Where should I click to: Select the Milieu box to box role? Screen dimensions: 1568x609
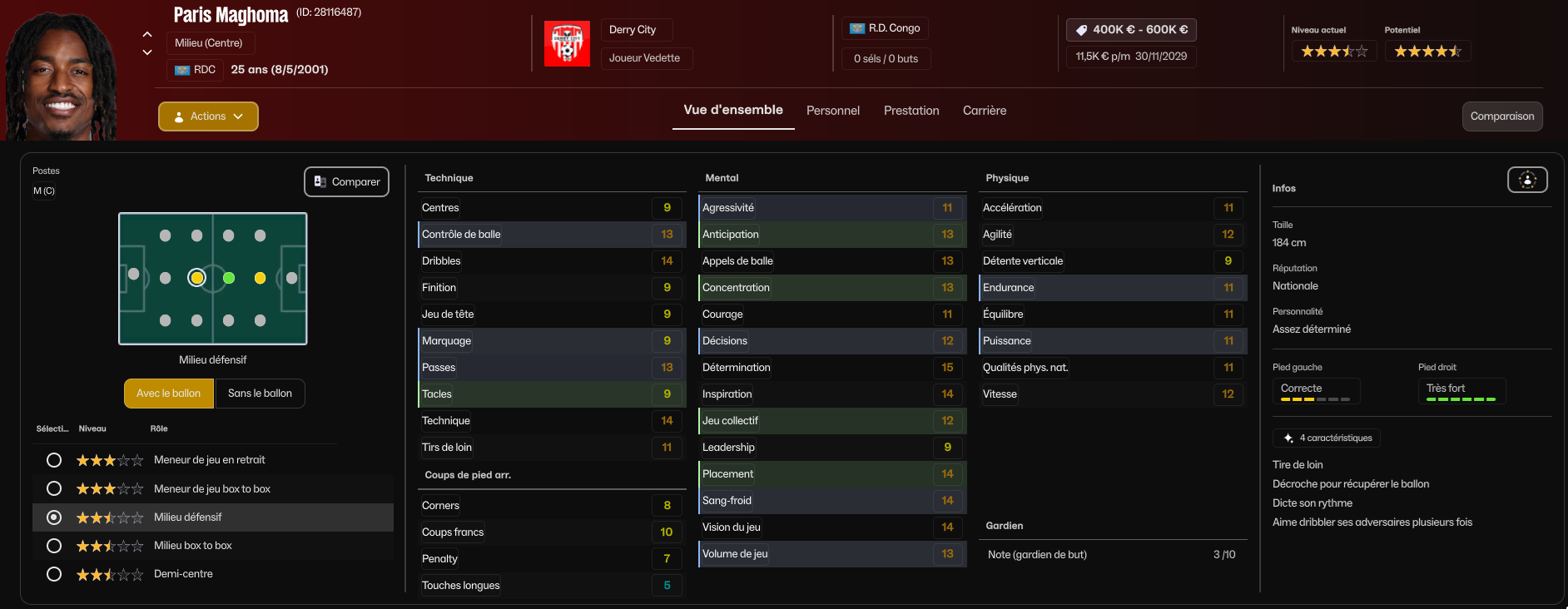pyautogui.click(x=54, y=546)
